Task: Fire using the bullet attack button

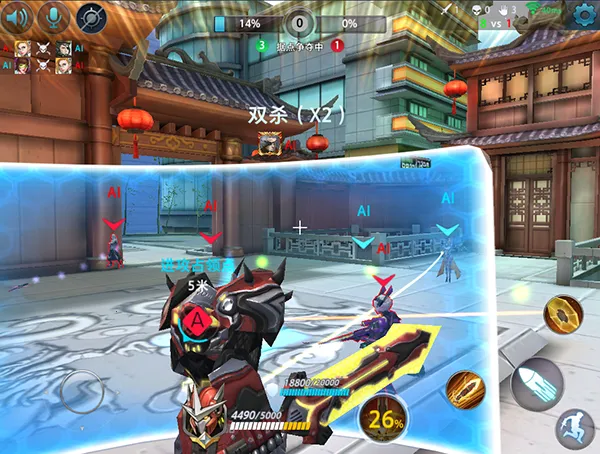Action: 537,382
